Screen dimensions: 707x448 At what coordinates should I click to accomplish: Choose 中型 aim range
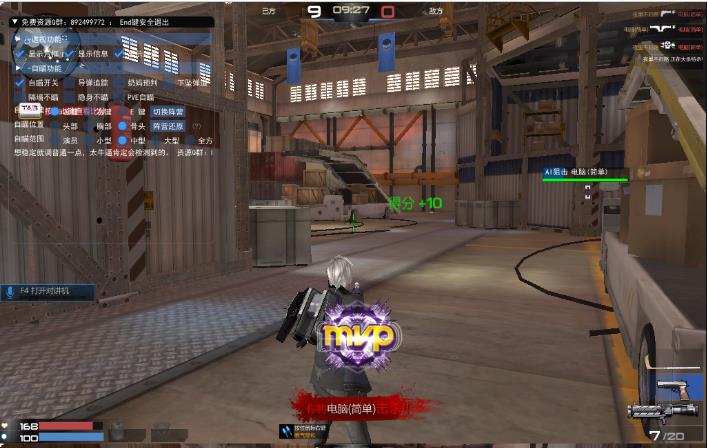(x=122, y=141)
